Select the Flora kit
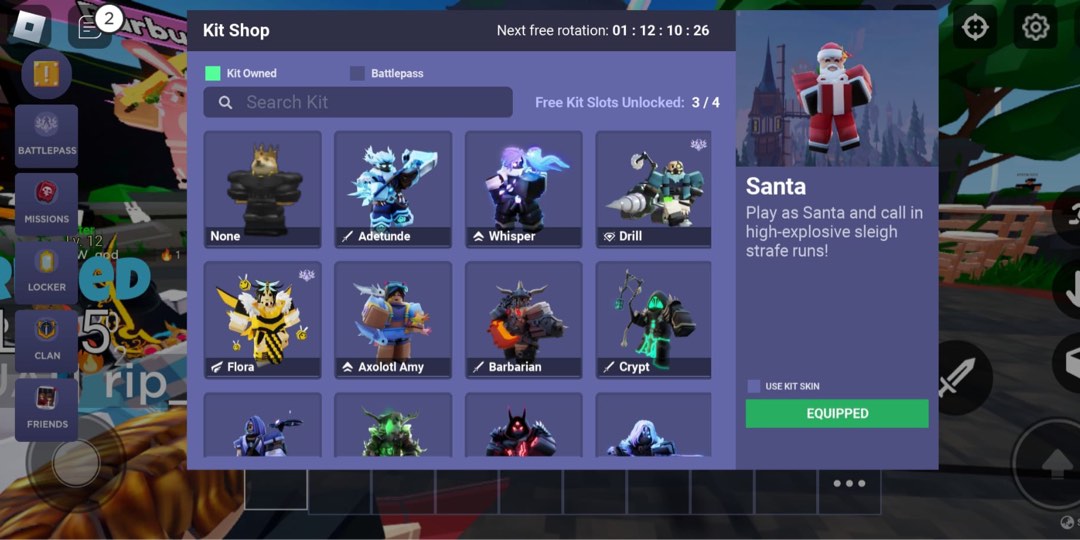 pyautogui.click(x=262, y=319)
